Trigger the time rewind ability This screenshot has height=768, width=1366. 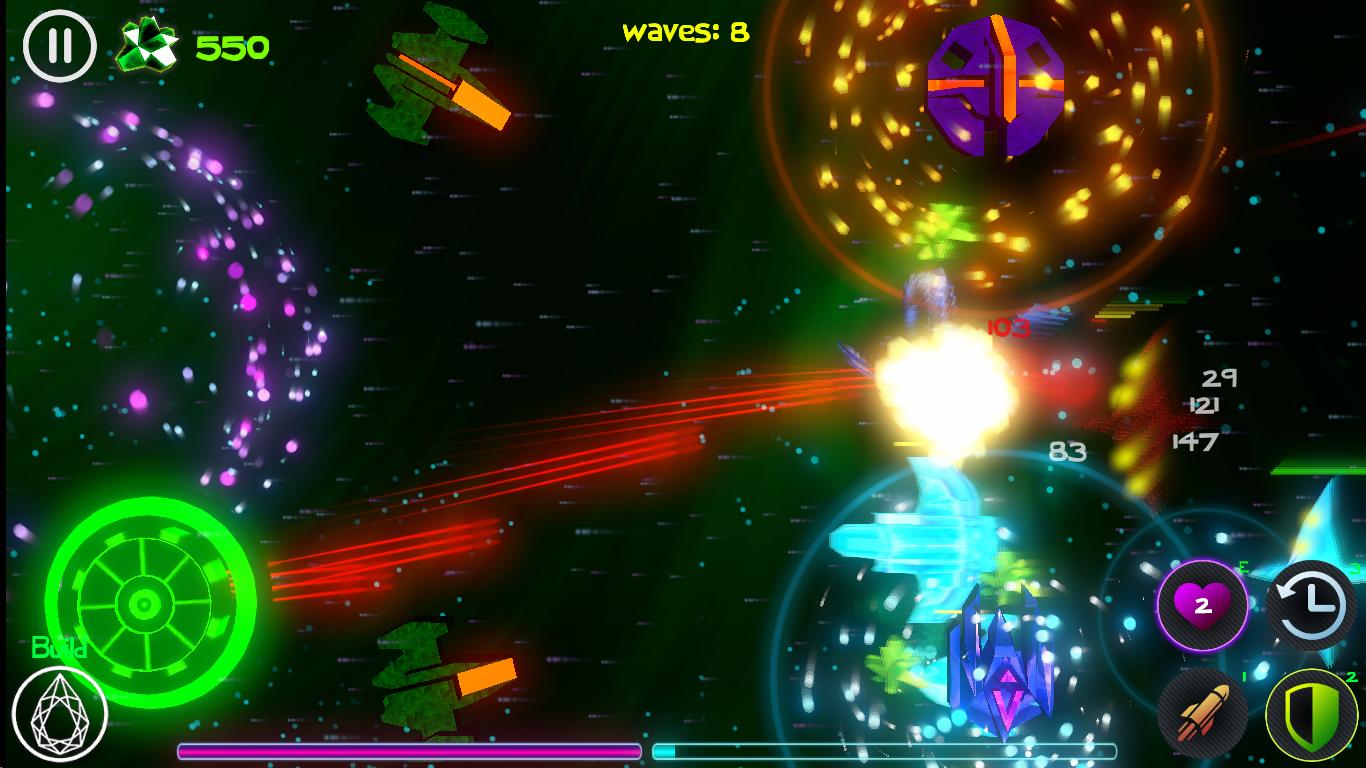(1310, 605)
